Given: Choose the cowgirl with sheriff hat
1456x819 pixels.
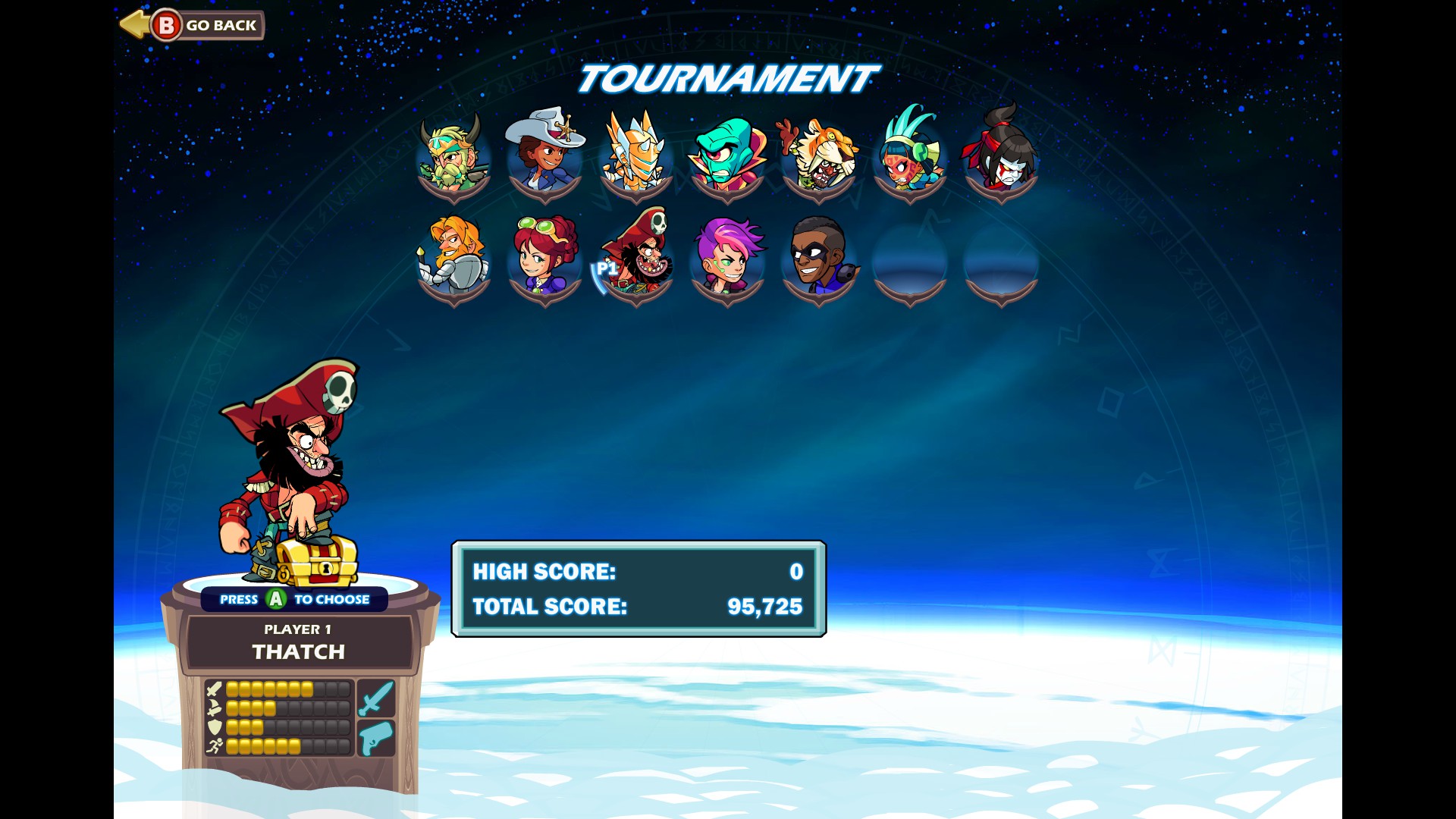Looking at the screenshot, I should (544, 157).
